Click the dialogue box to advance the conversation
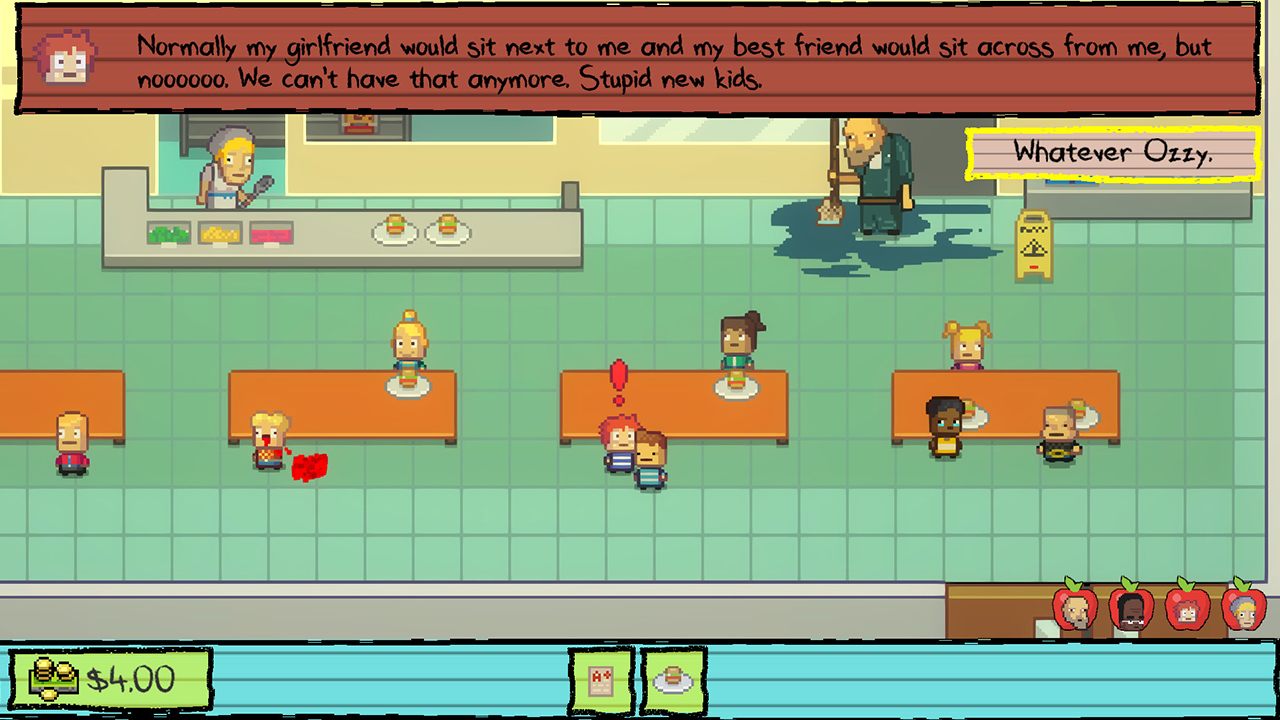 pos(640,60)
